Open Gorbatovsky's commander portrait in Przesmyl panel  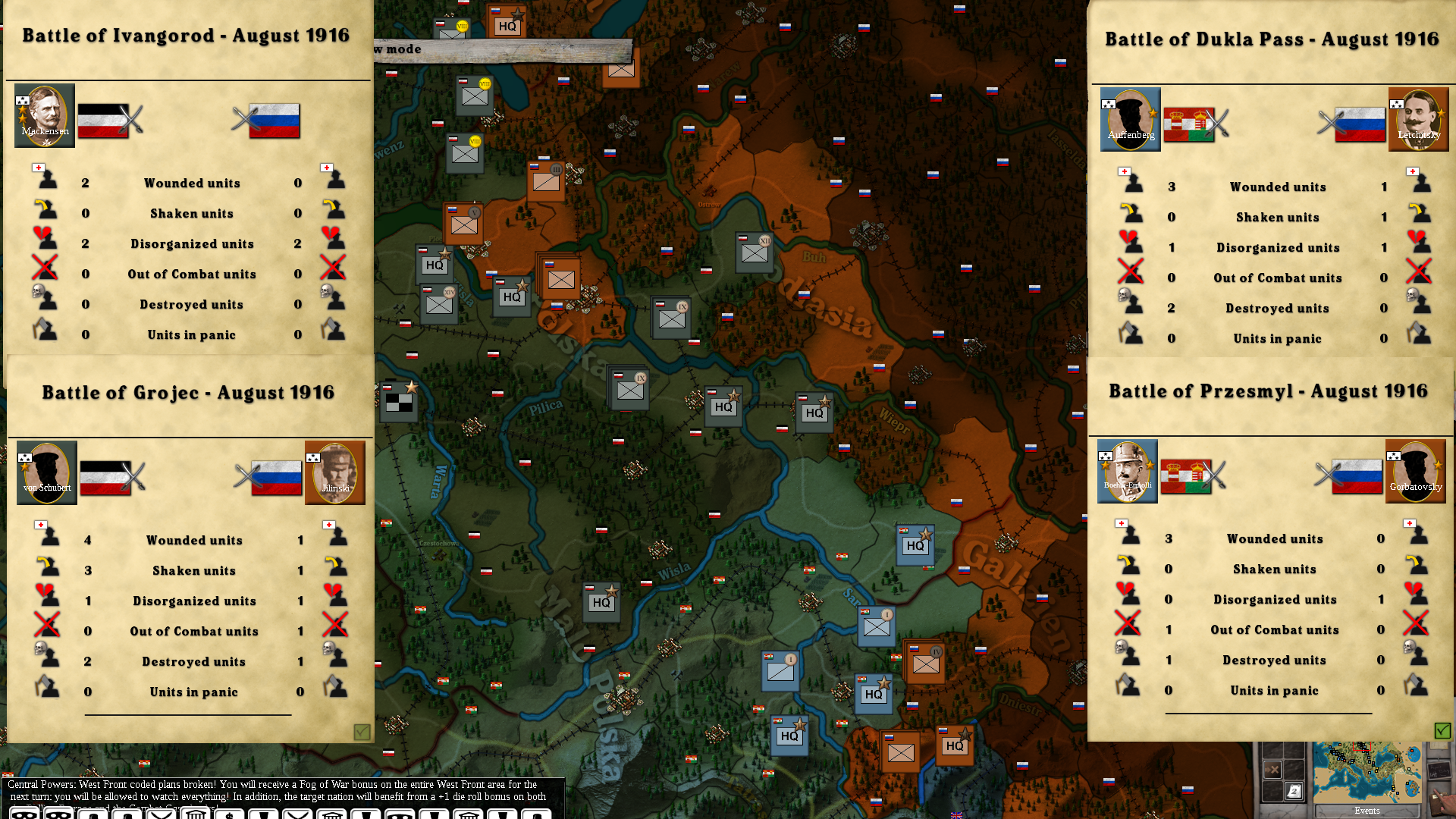tap(1417, 471)
